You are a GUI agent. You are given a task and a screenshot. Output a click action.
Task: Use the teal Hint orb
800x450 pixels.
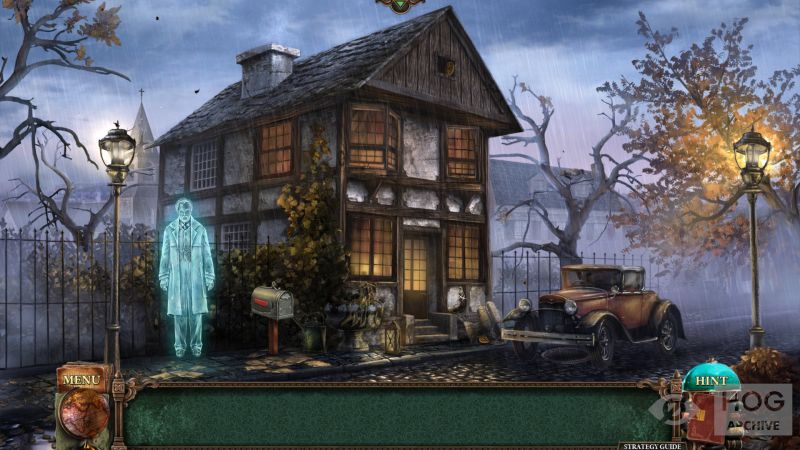click(x=711, y=381)
